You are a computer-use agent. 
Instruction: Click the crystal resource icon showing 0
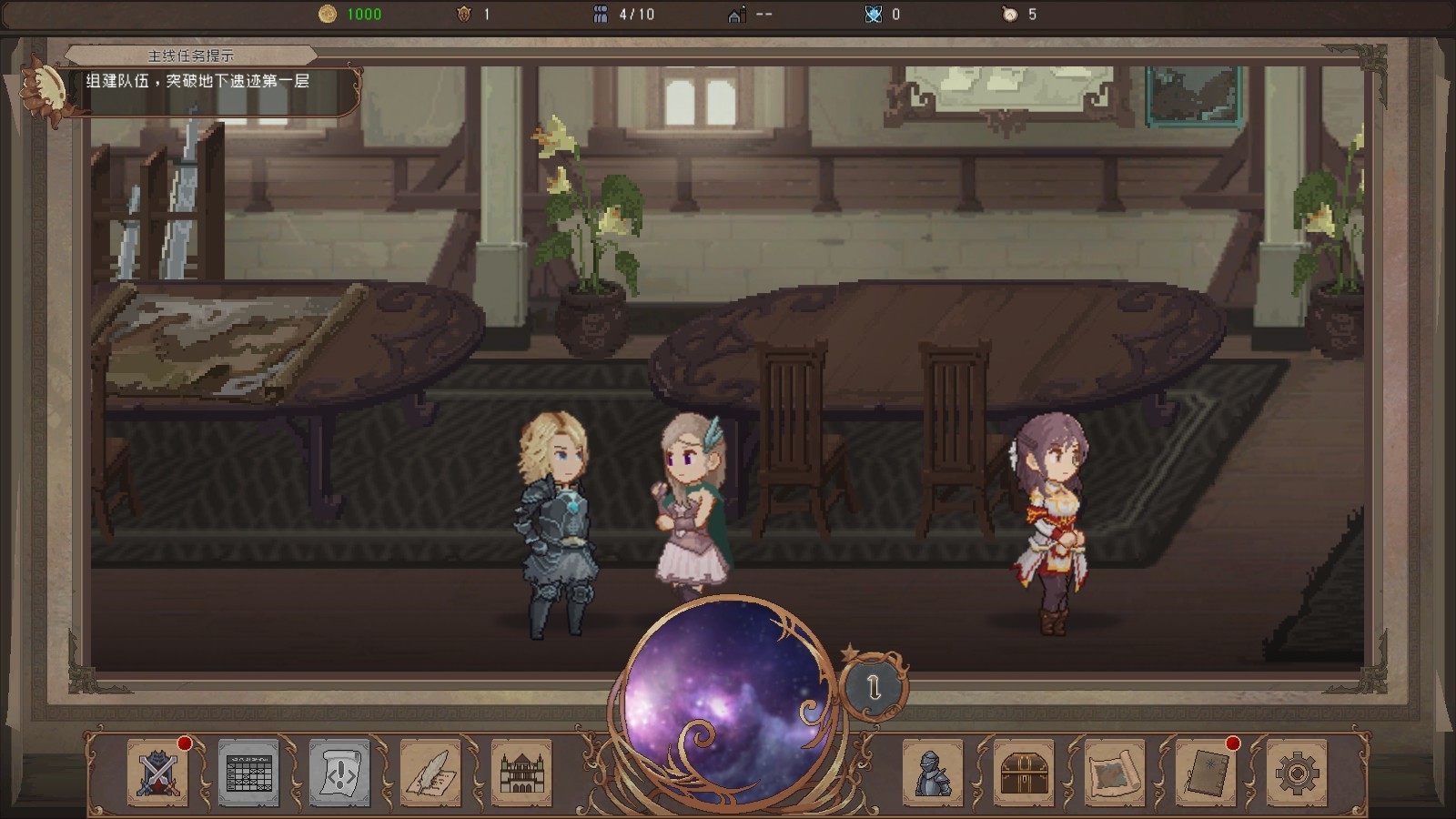point(874,14)
